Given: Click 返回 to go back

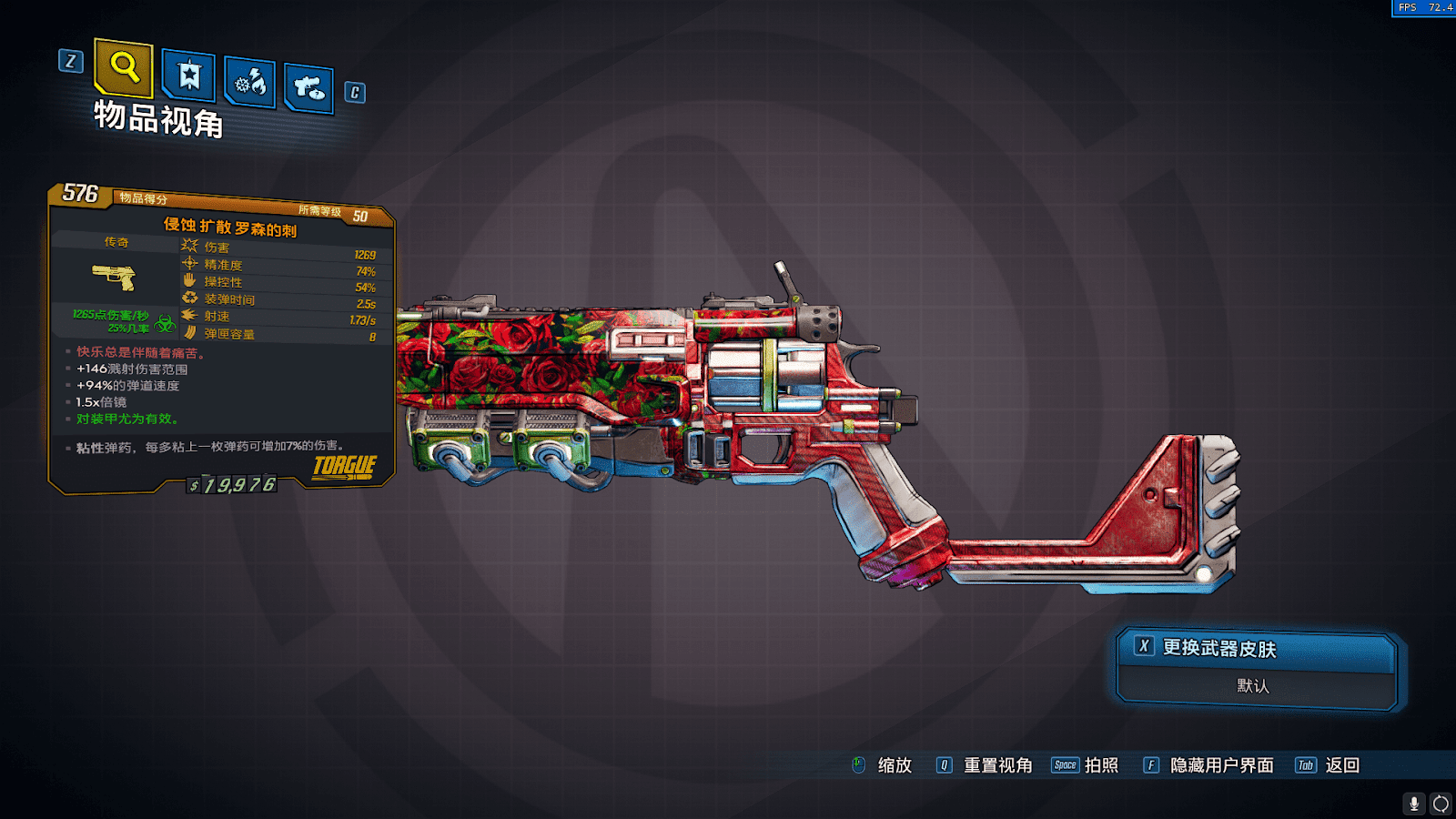Looking at the screenshot, I should pos(1341,765).
